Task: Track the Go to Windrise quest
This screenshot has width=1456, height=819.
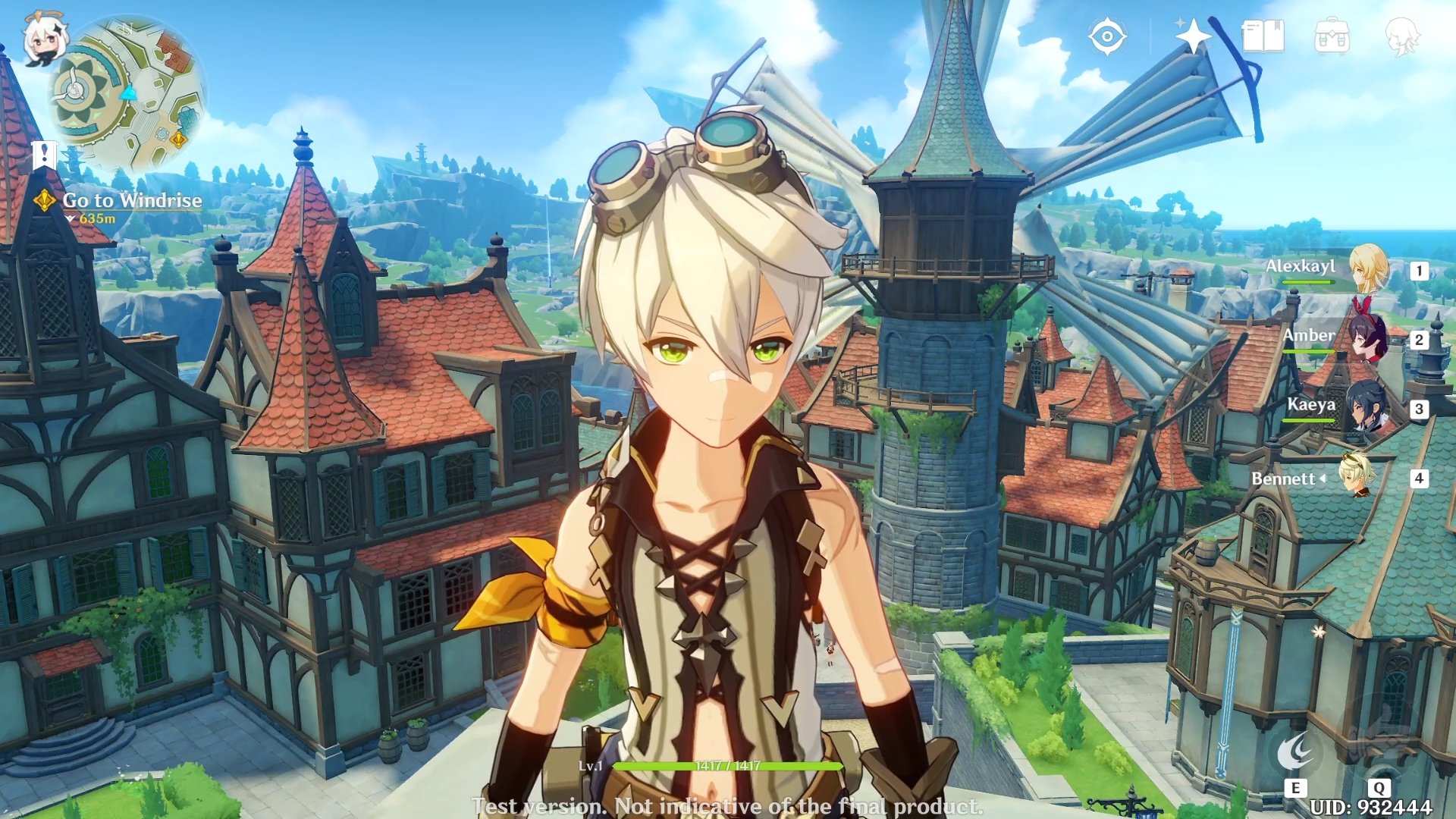Action: click(133, 201)
